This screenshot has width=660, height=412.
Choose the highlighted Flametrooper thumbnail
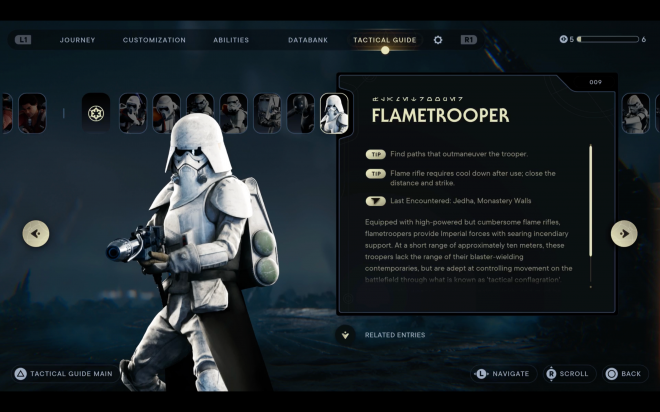[334, 113]
